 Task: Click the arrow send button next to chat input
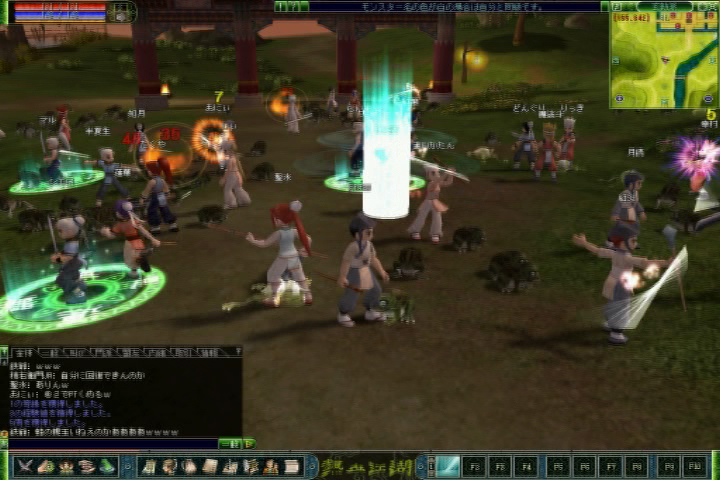click(249, 443)
